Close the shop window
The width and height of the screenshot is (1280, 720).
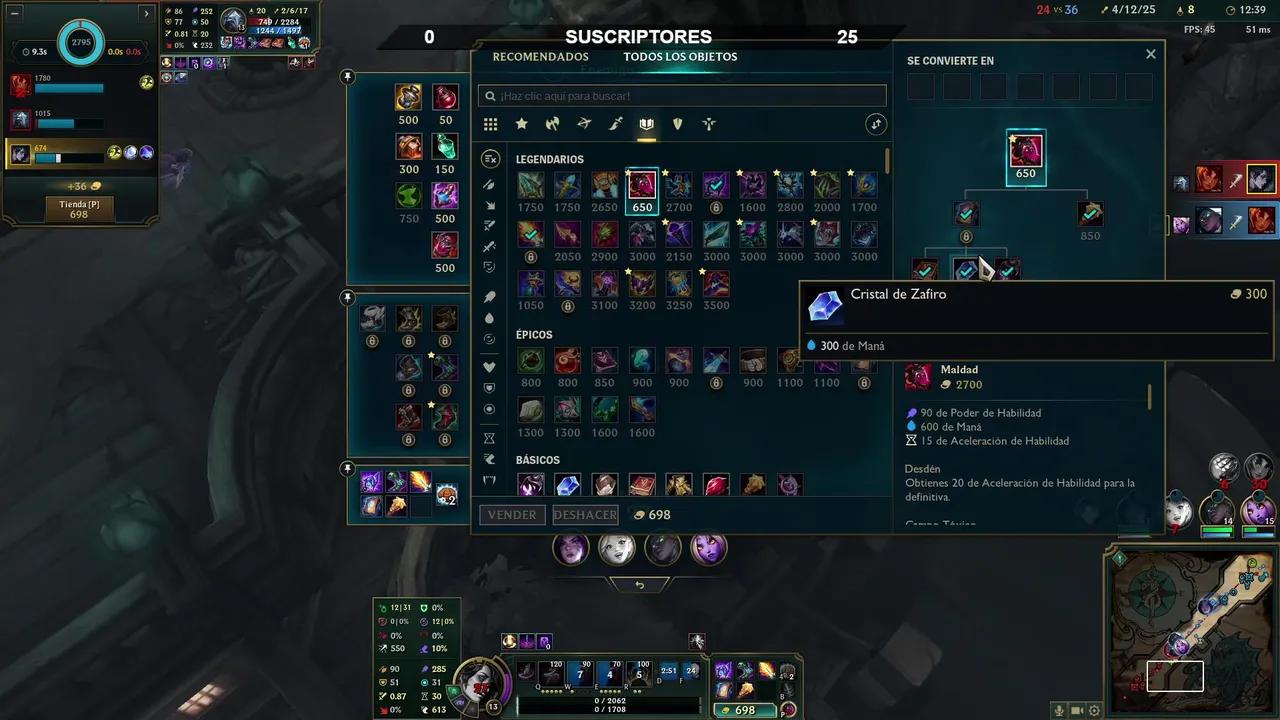[x=1151, y=55]
